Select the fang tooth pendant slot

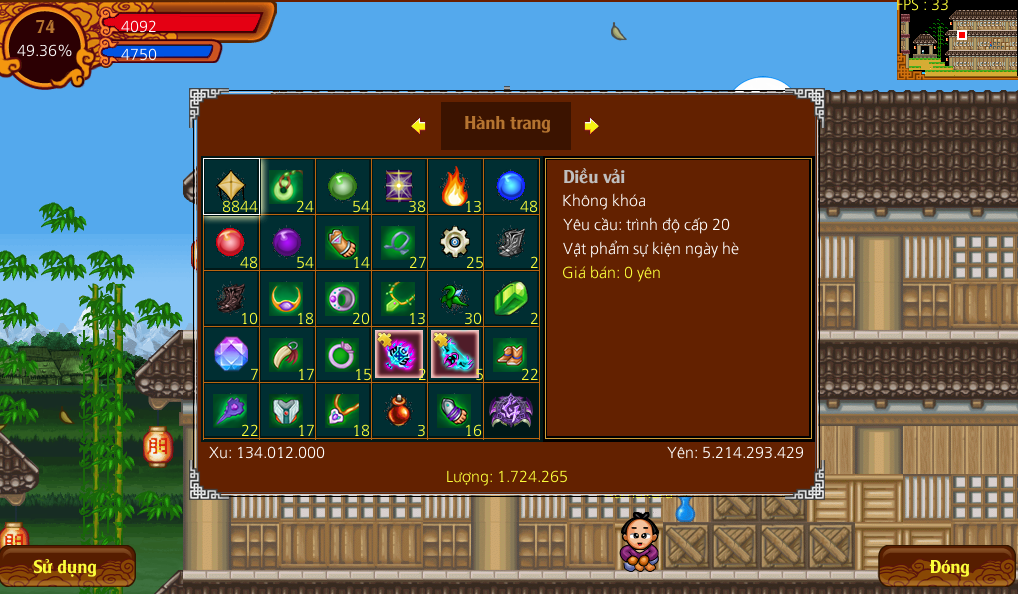click(287, 355)
